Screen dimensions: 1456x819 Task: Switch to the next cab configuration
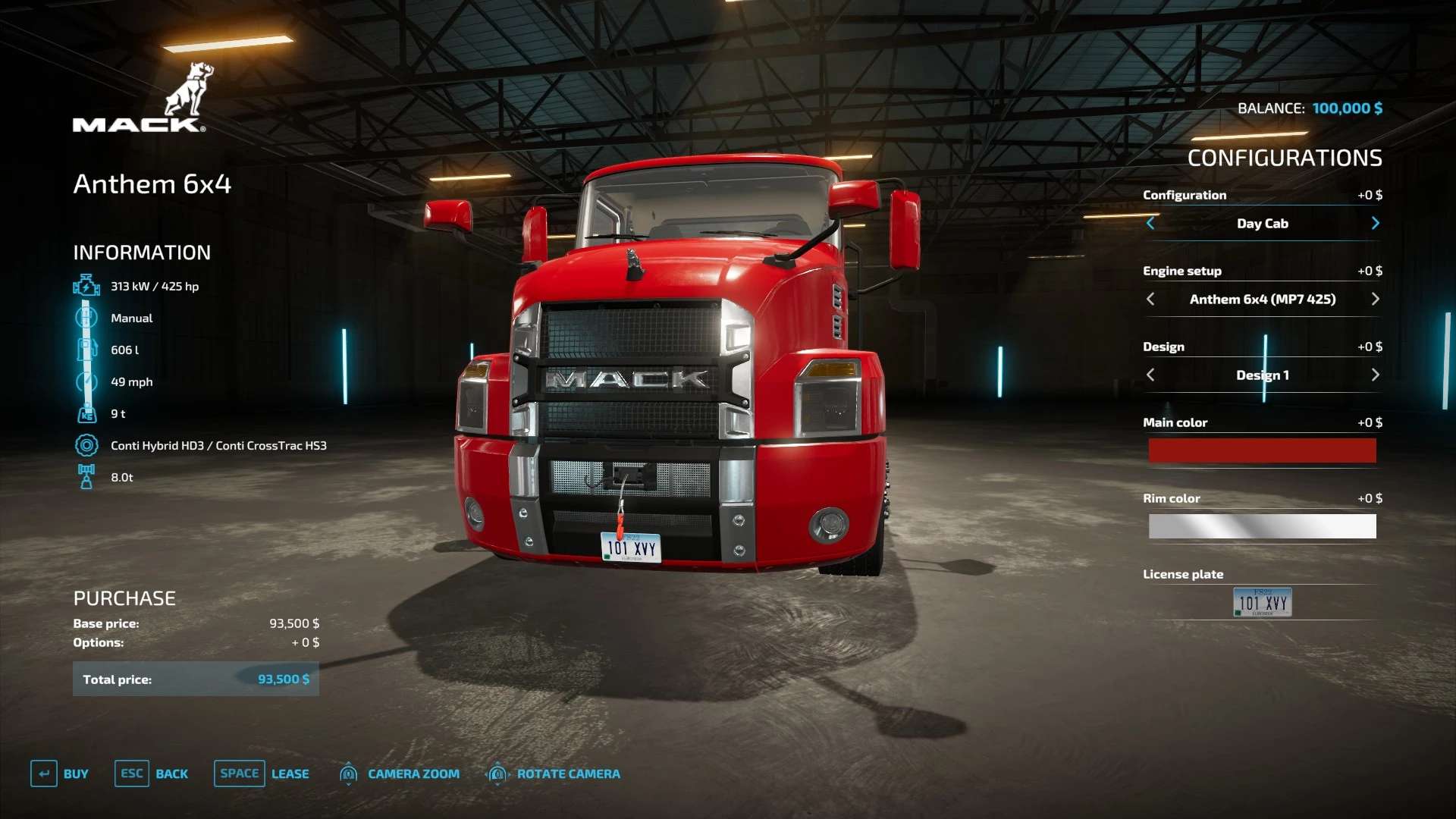(x=1375, y=223)
